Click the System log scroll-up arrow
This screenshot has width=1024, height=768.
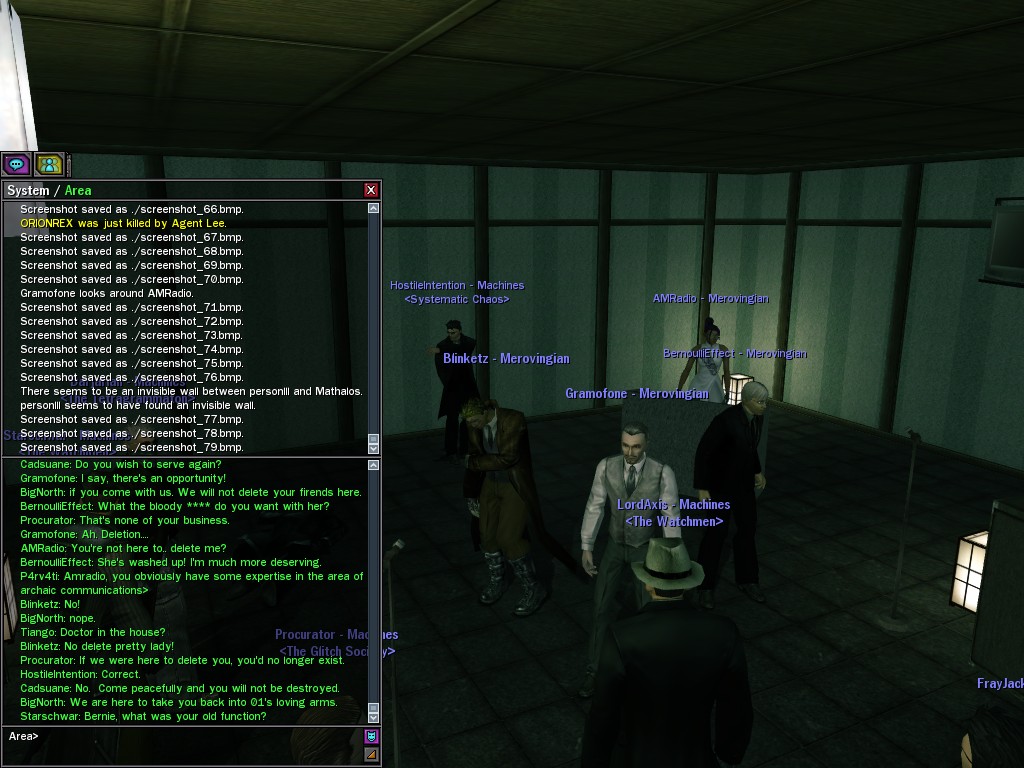point(374,209)
